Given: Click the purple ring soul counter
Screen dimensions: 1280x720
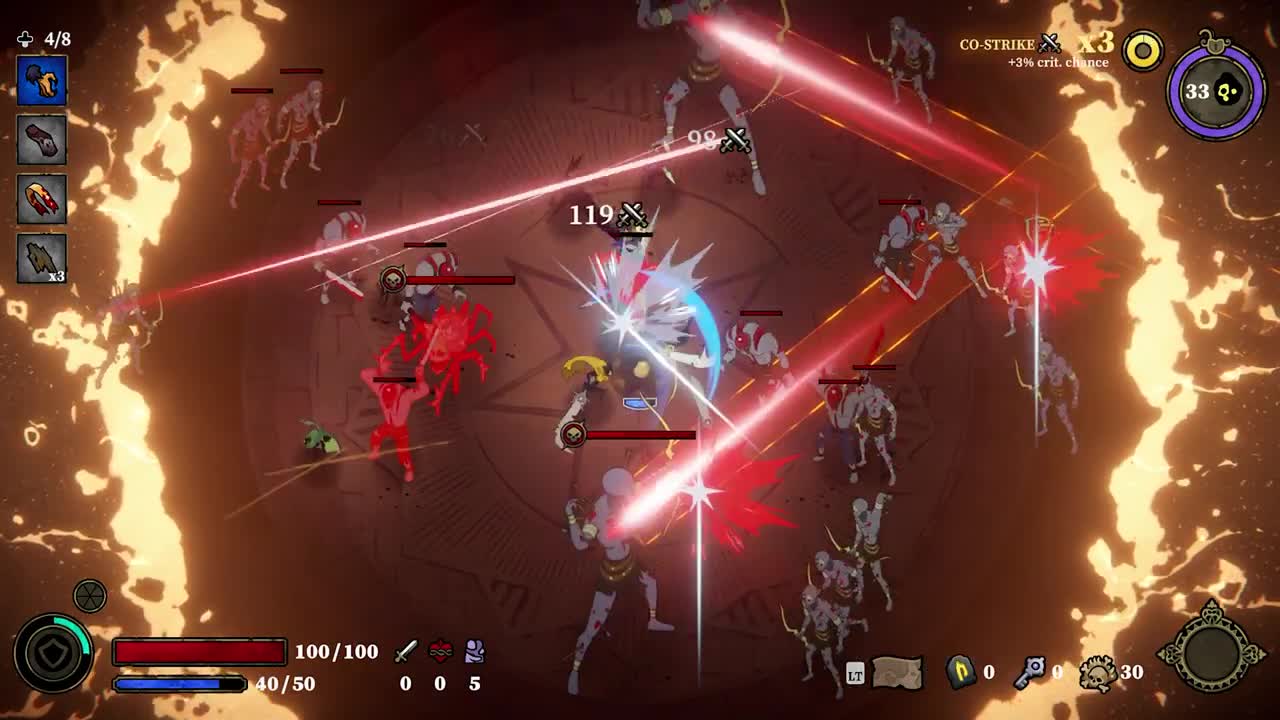Looking at the screenshot, I should [x=1216, y=91].
